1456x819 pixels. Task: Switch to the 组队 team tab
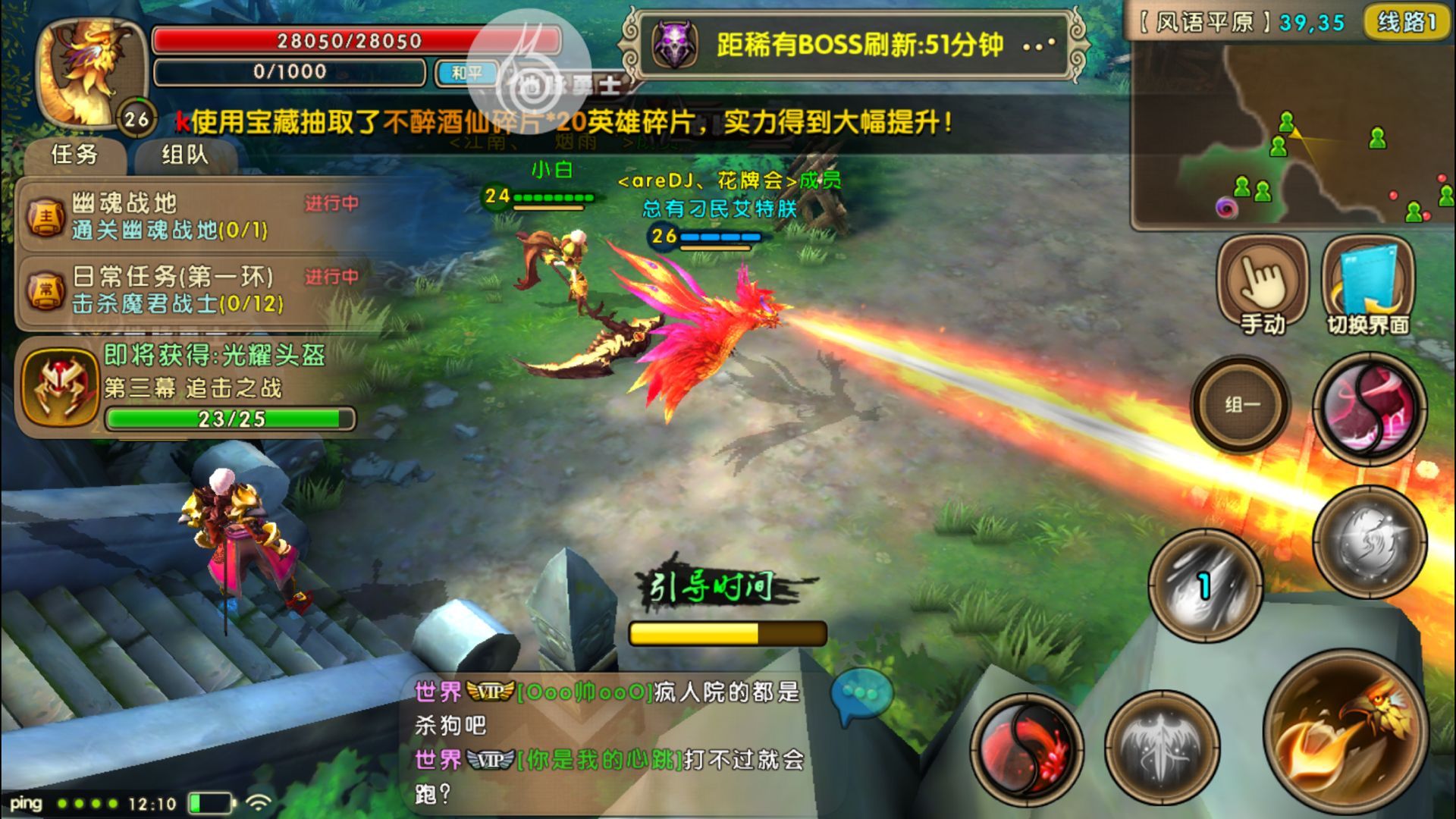[x=184, y=155]
